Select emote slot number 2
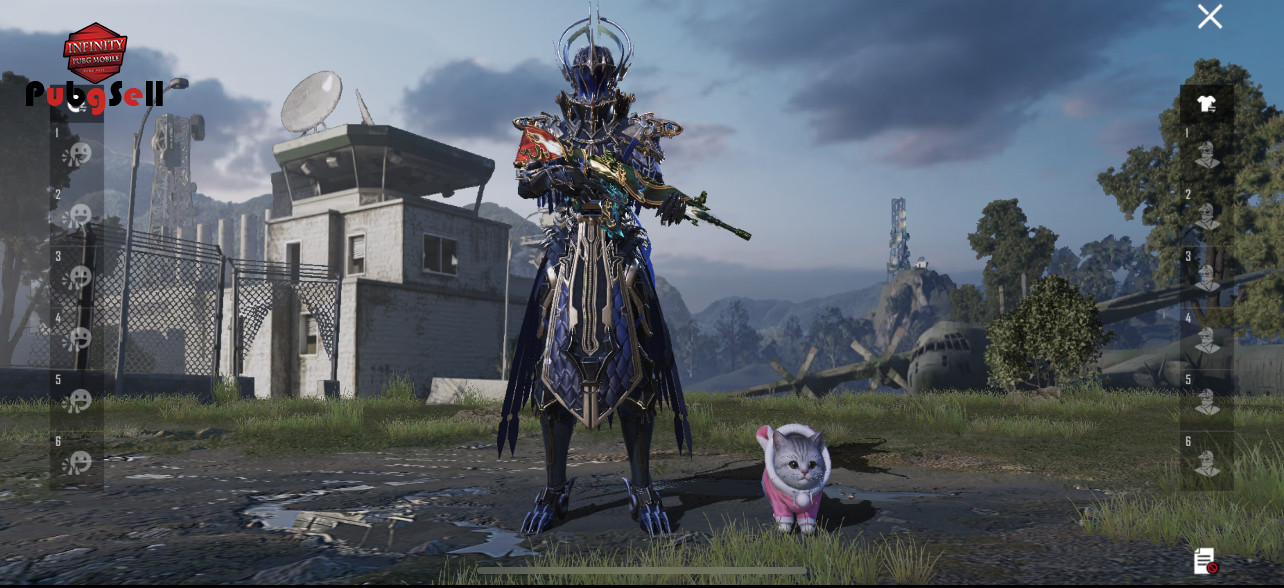Screen dimensions: 1284x588 pos(78,215)
